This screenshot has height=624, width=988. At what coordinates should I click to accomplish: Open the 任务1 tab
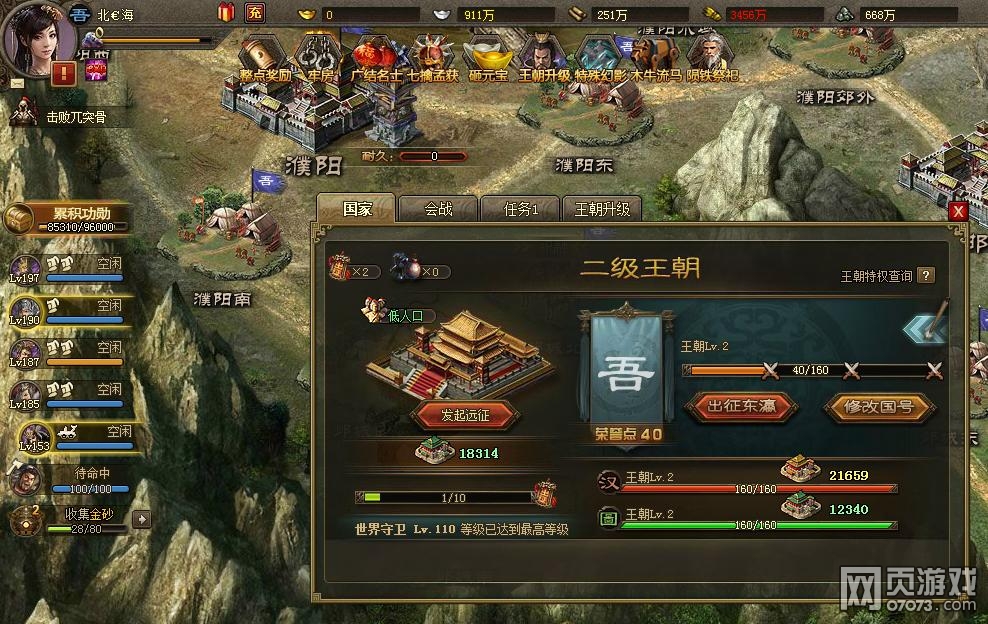pyautogui.click(x=521, y=209)
